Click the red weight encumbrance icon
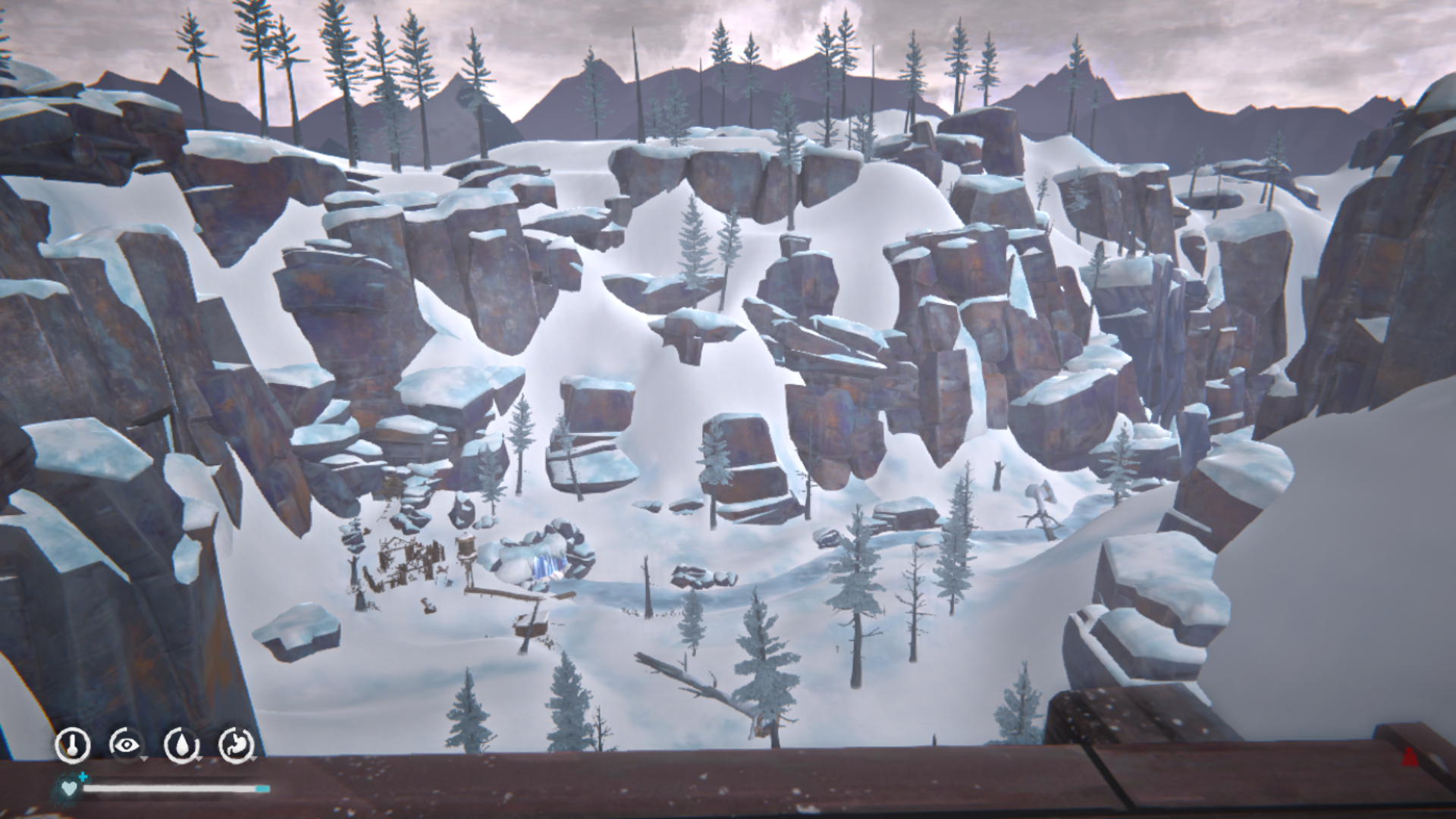The height and width of the screenshot is (819, 1456). 1409,756
